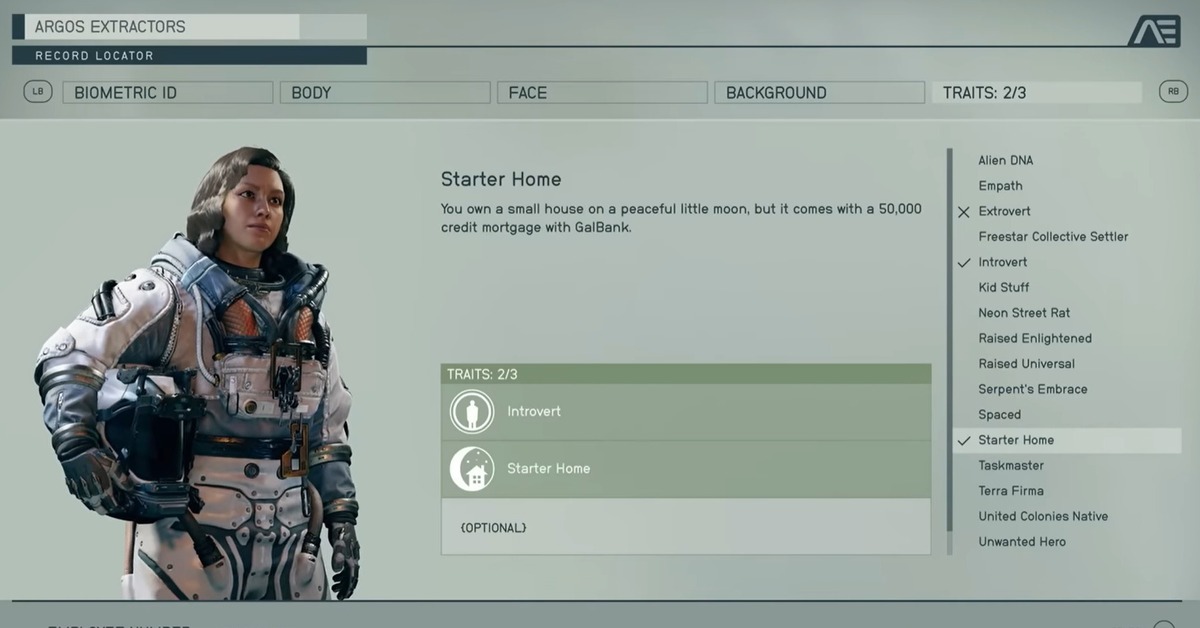Screen dimensions: 1200x628
Task: Choose the Spaced trait
Action: tap(999, 415)
